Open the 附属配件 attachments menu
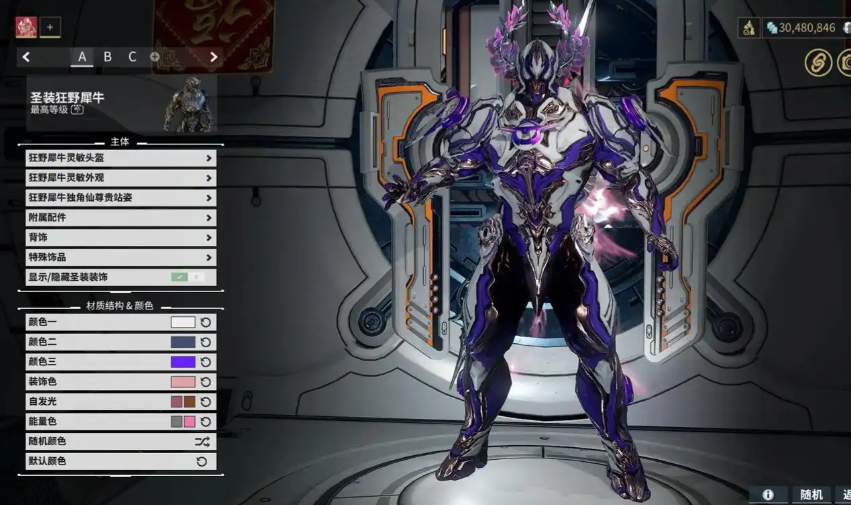Viewport: 851px width, 505px height. [120, 218]
